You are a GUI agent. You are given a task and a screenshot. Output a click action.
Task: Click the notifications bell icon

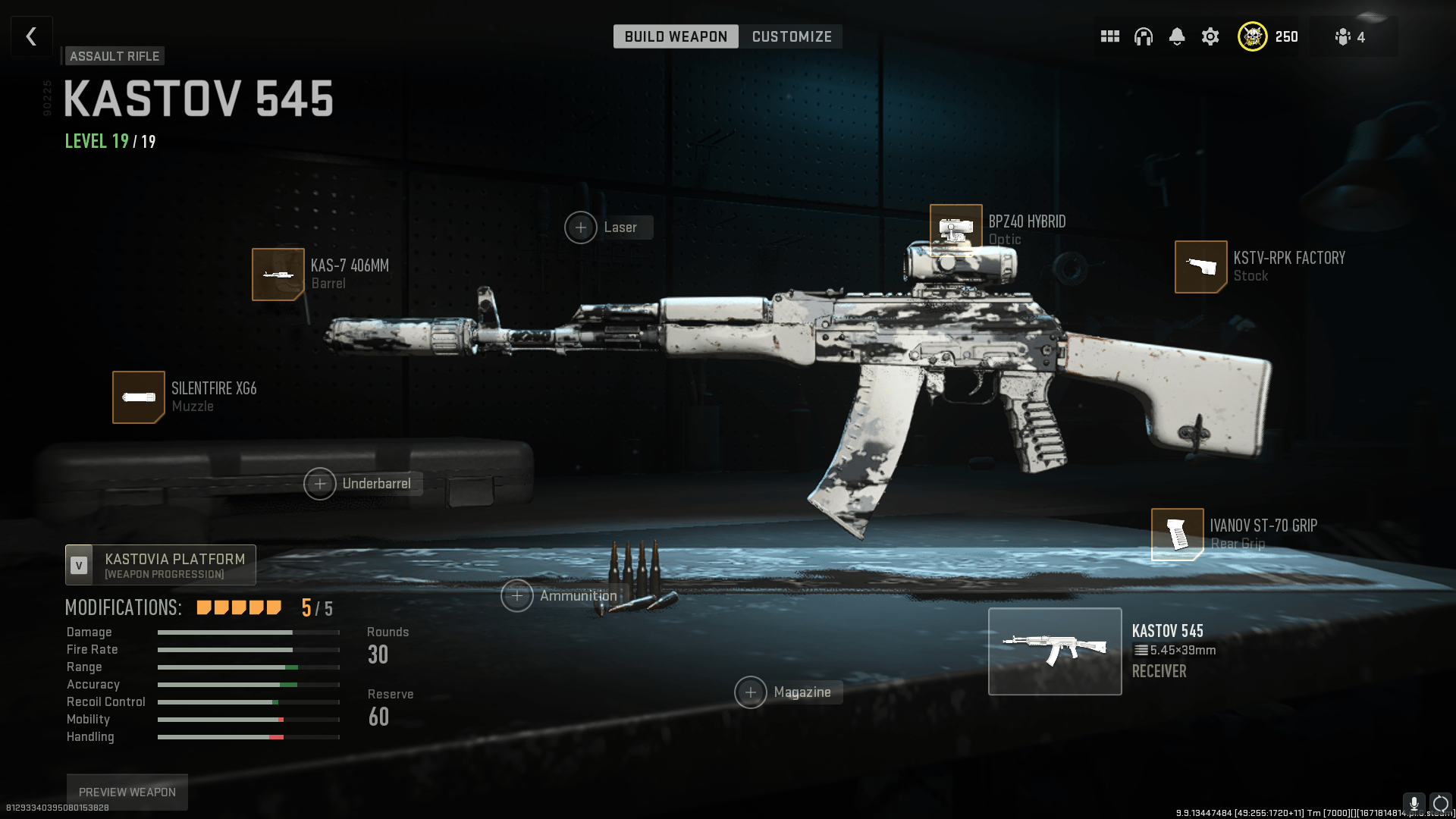click(1177, 36)
